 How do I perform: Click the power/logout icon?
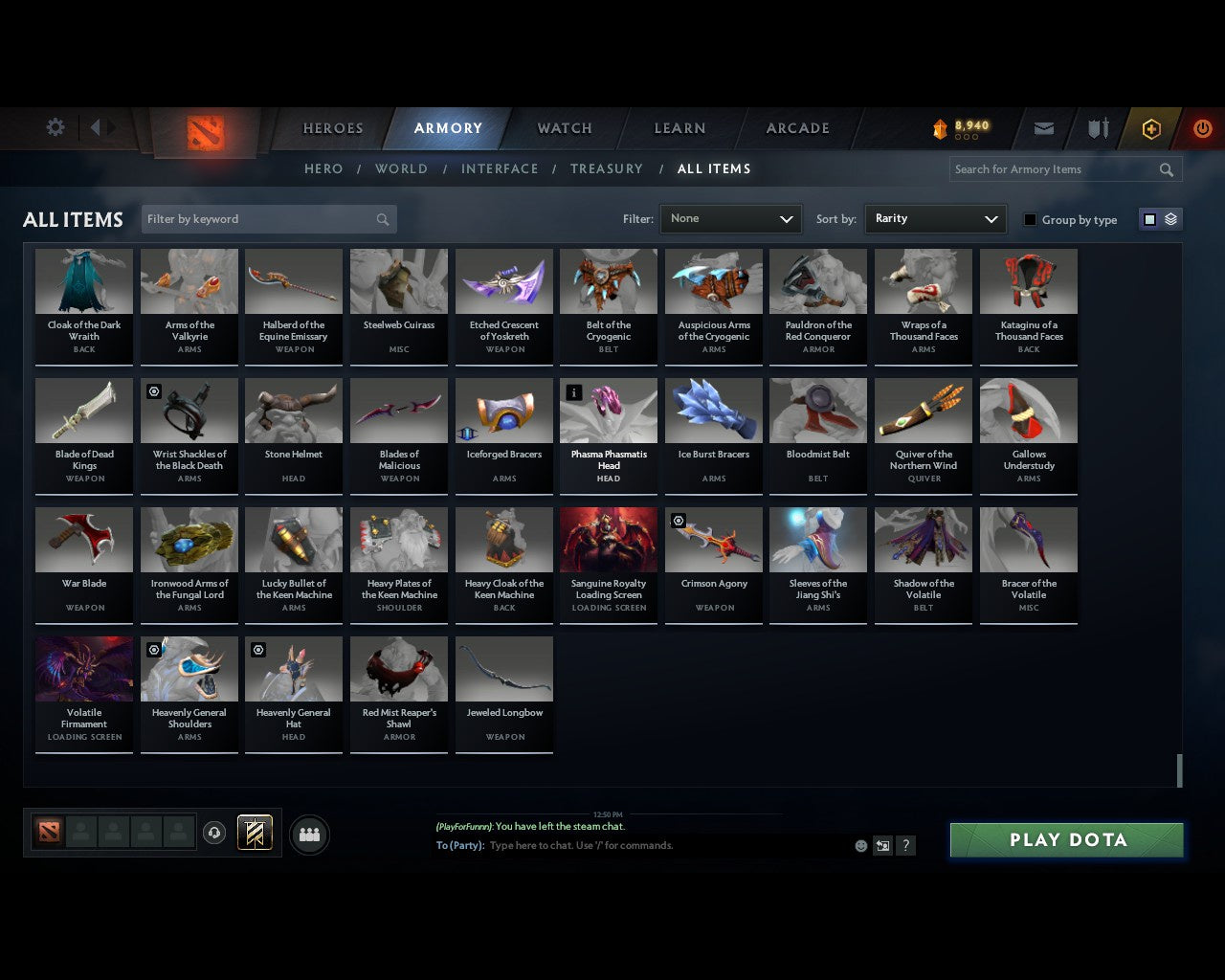1202,128
